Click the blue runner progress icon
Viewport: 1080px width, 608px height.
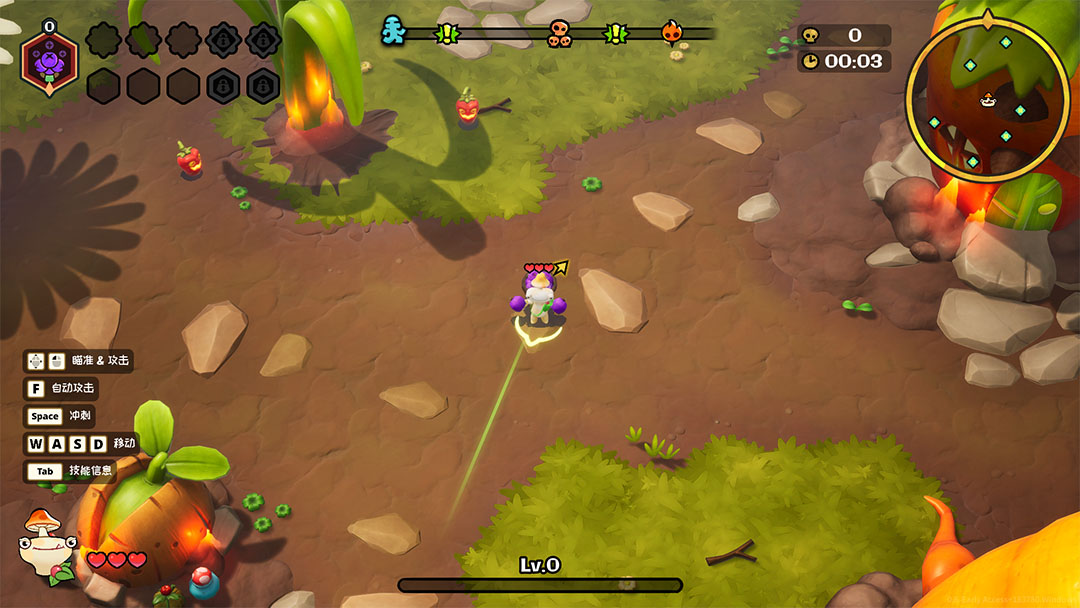pos(394,32)
